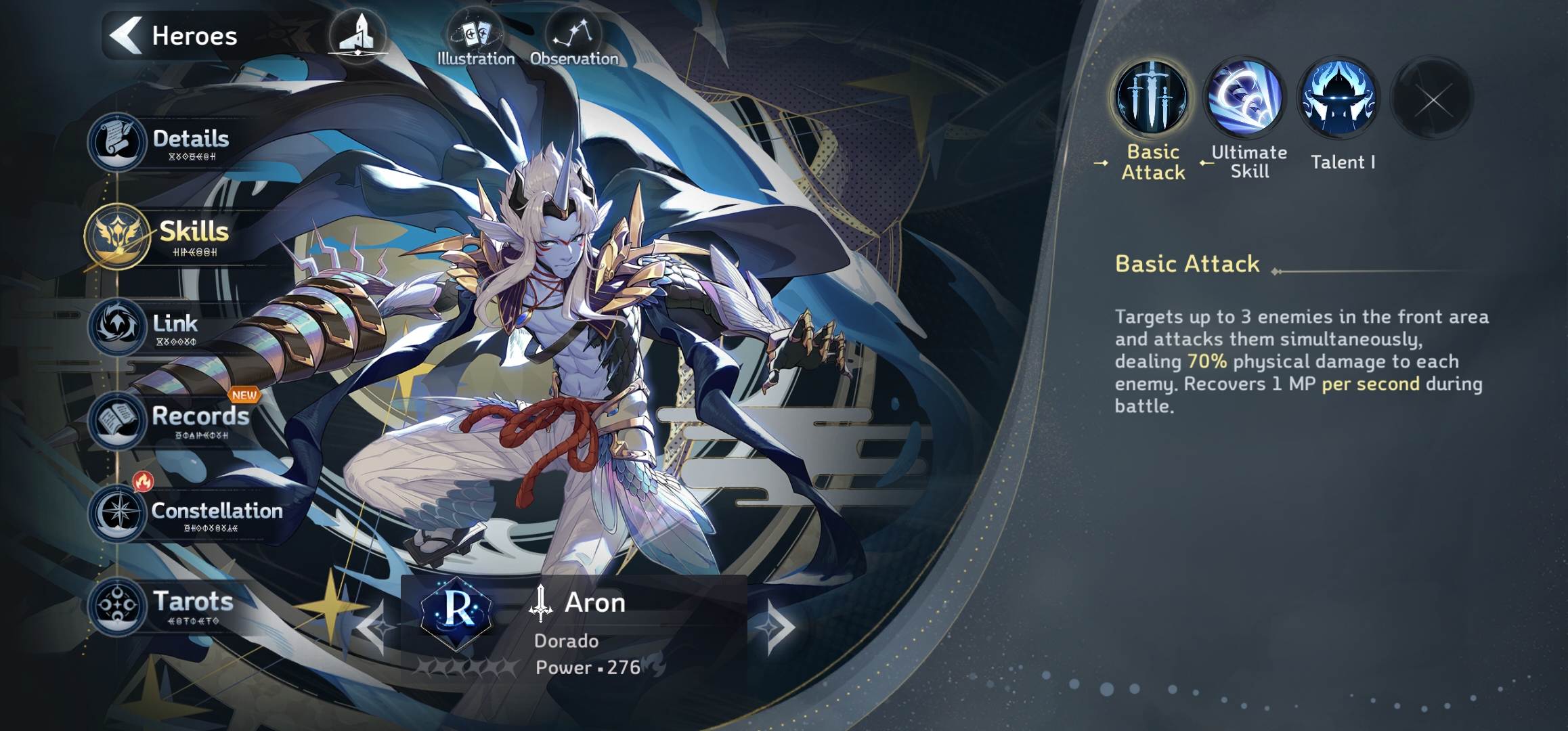Click the home tower icon
Image resolution: width=1568 pixels, height=731 pixels.
357,35
